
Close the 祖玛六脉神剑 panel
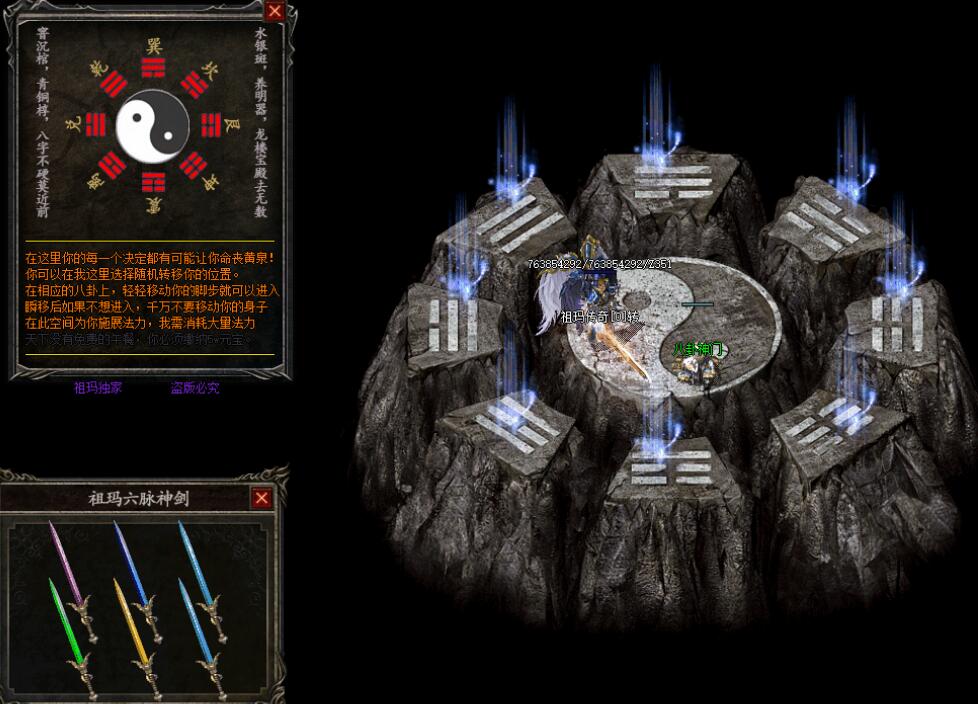click(x=262, y=498)
